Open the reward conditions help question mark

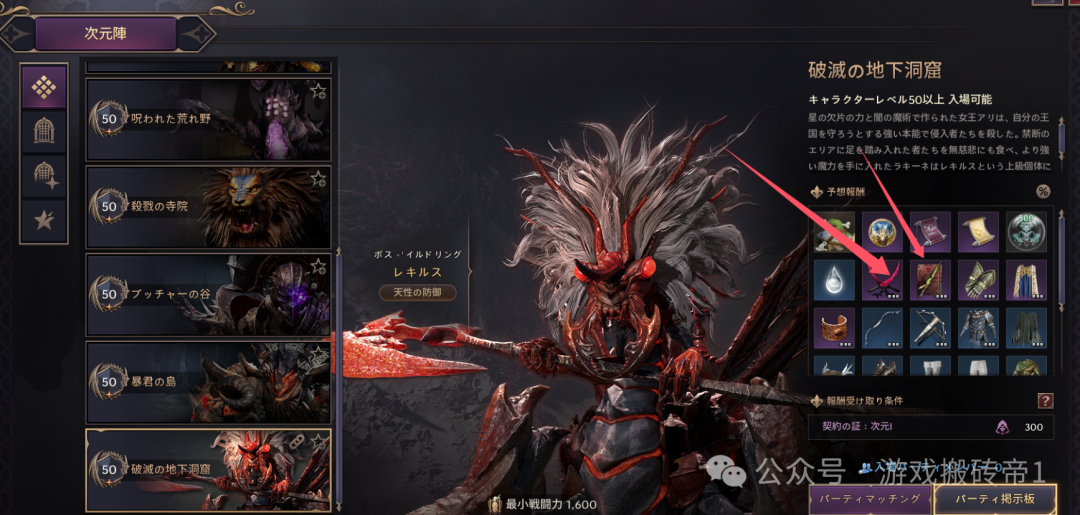click(x=1045, y=401)
